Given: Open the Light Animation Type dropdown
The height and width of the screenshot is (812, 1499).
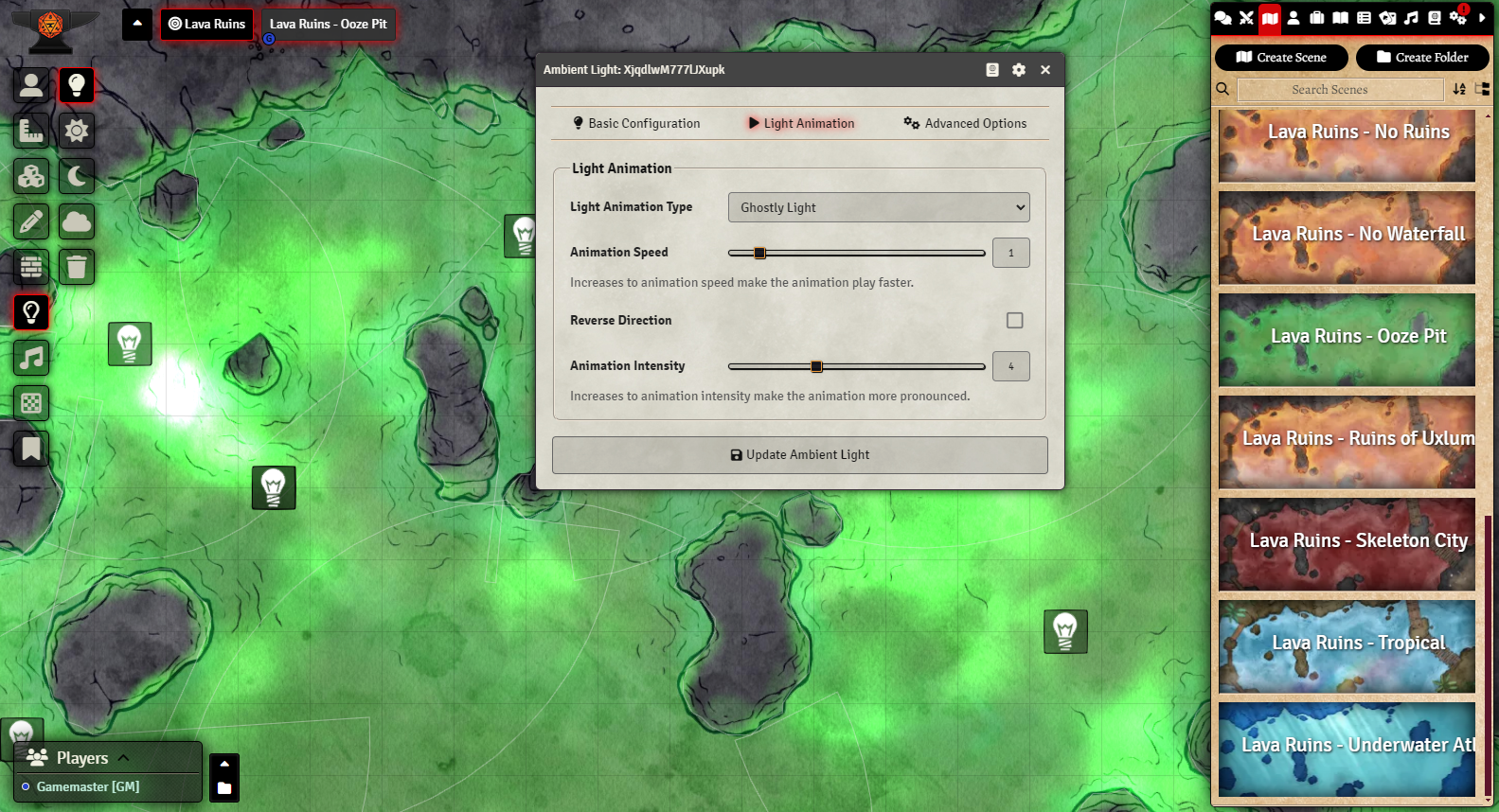Looking at the screenshot, I should 878,207.
